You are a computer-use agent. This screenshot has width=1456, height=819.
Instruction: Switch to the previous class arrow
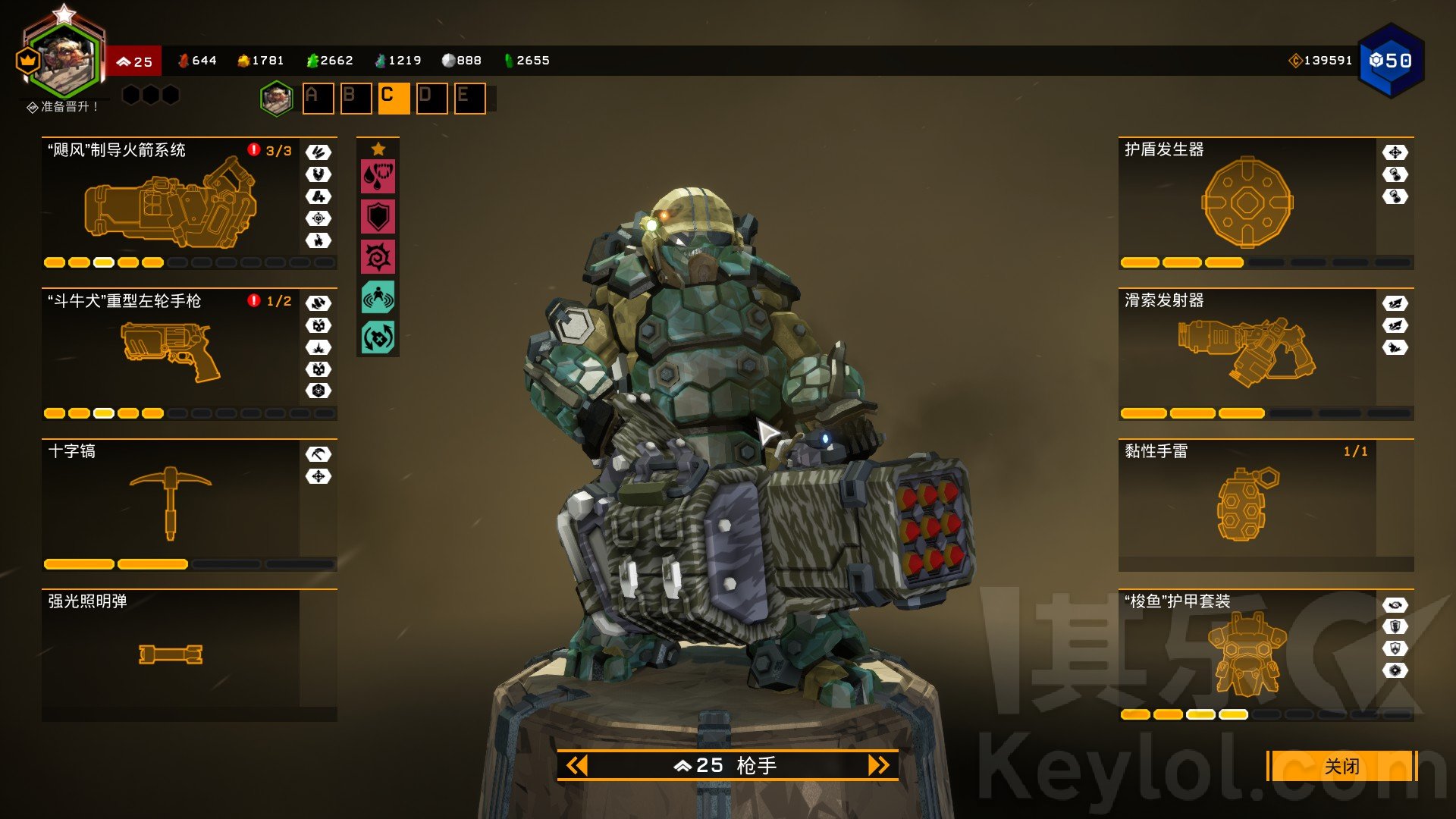click(577, 765)
